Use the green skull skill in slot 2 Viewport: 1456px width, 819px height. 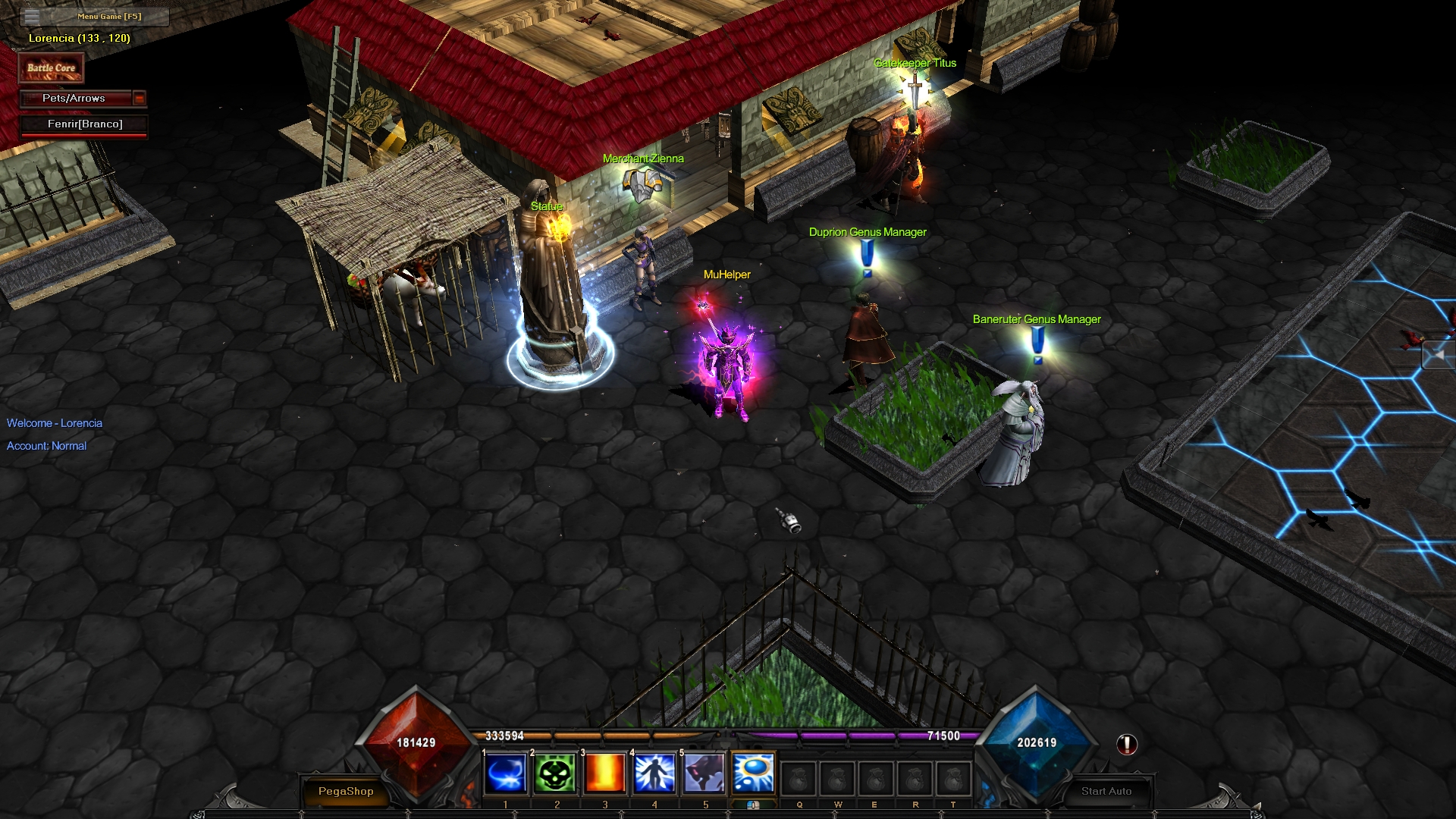[555, 773]
